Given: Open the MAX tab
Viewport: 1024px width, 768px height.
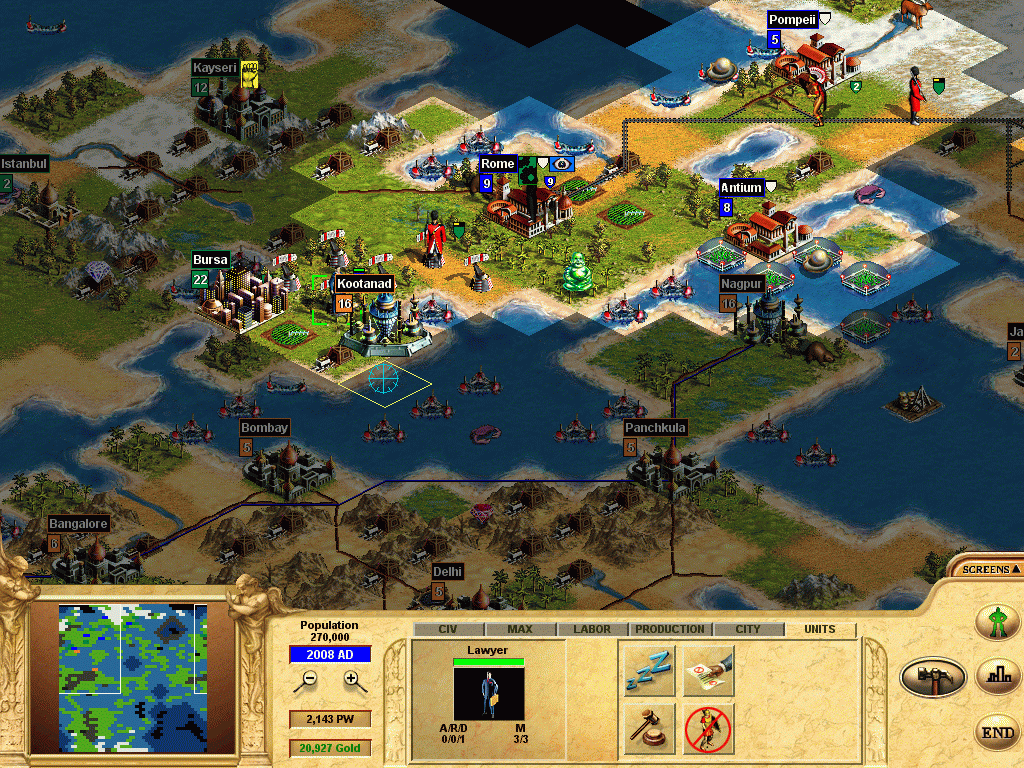Looking at the screenshot, I should point(520,630).
